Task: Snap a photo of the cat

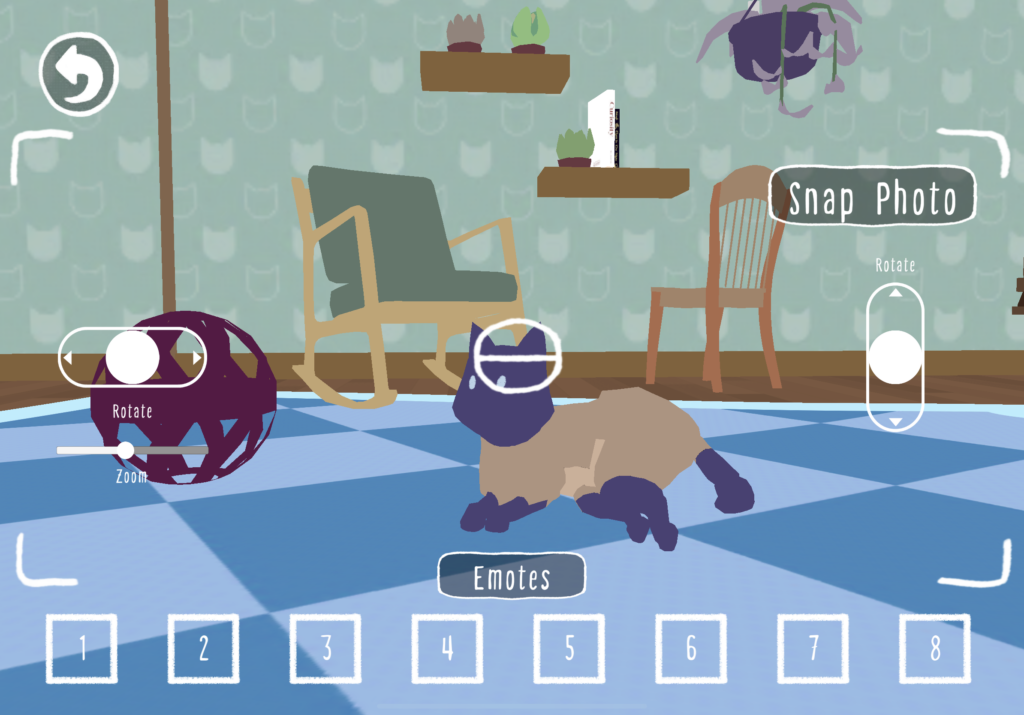Action: pos(872,199)
